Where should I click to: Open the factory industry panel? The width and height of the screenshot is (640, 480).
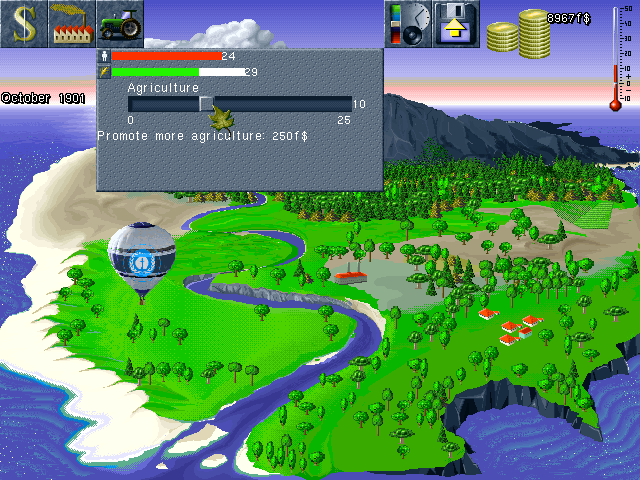pos(72,24)
